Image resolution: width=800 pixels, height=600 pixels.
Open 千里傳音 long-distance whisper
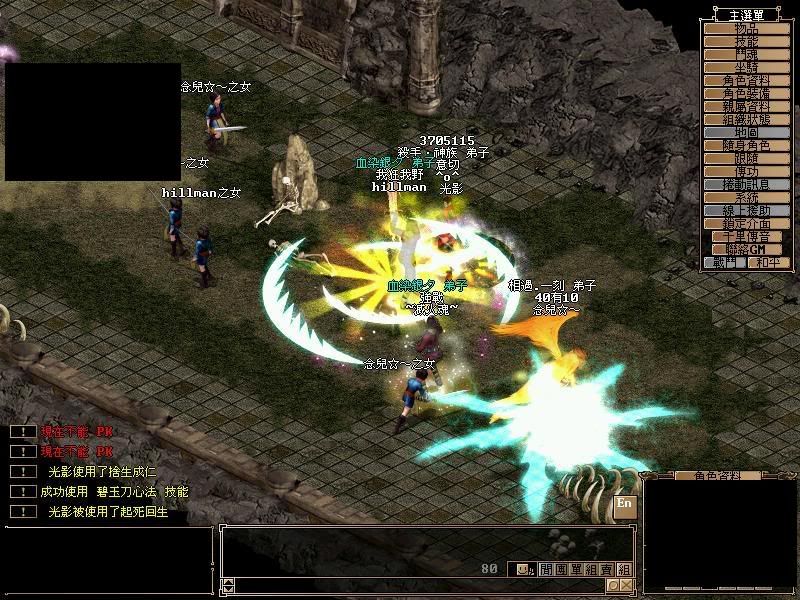(745, 237)
